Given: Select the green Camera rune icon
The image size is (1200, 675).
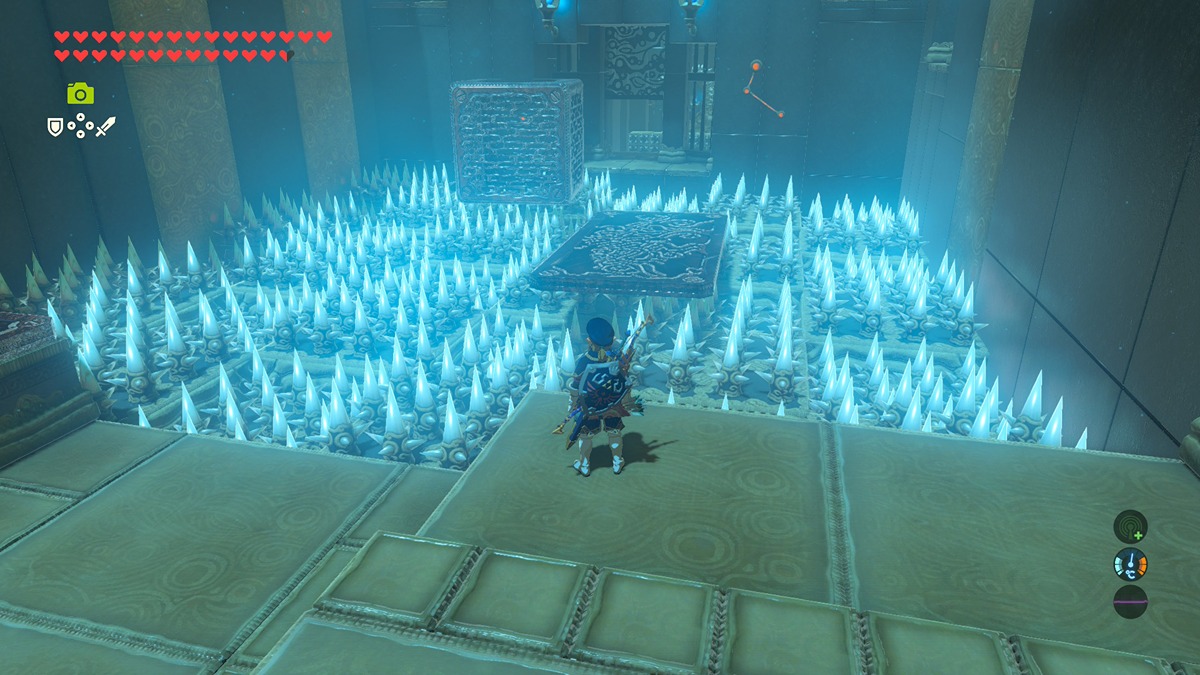Looking at the screenshot, I should click(80, 94).
